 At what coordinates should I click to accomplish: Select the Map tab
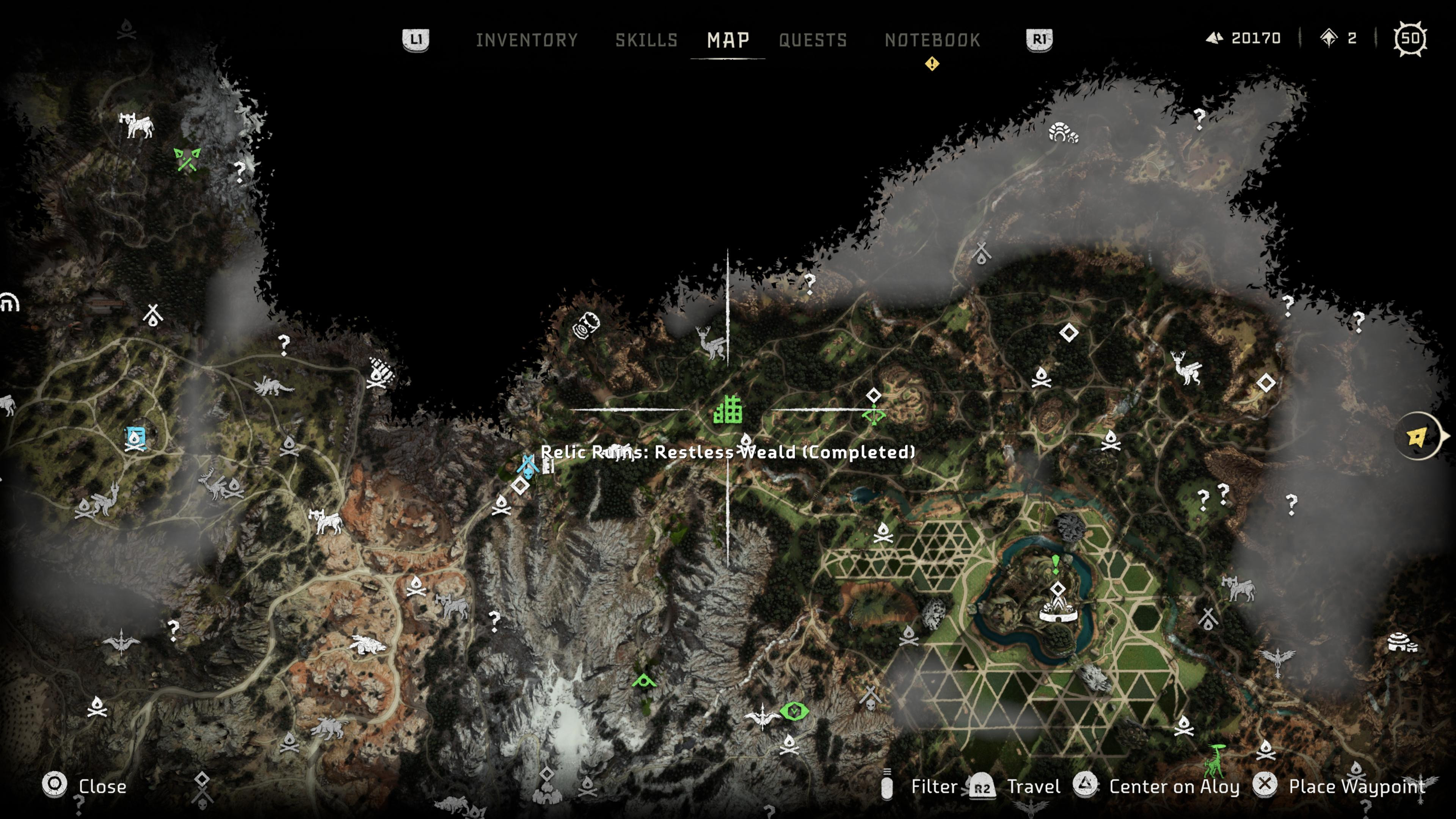[728, 39]
